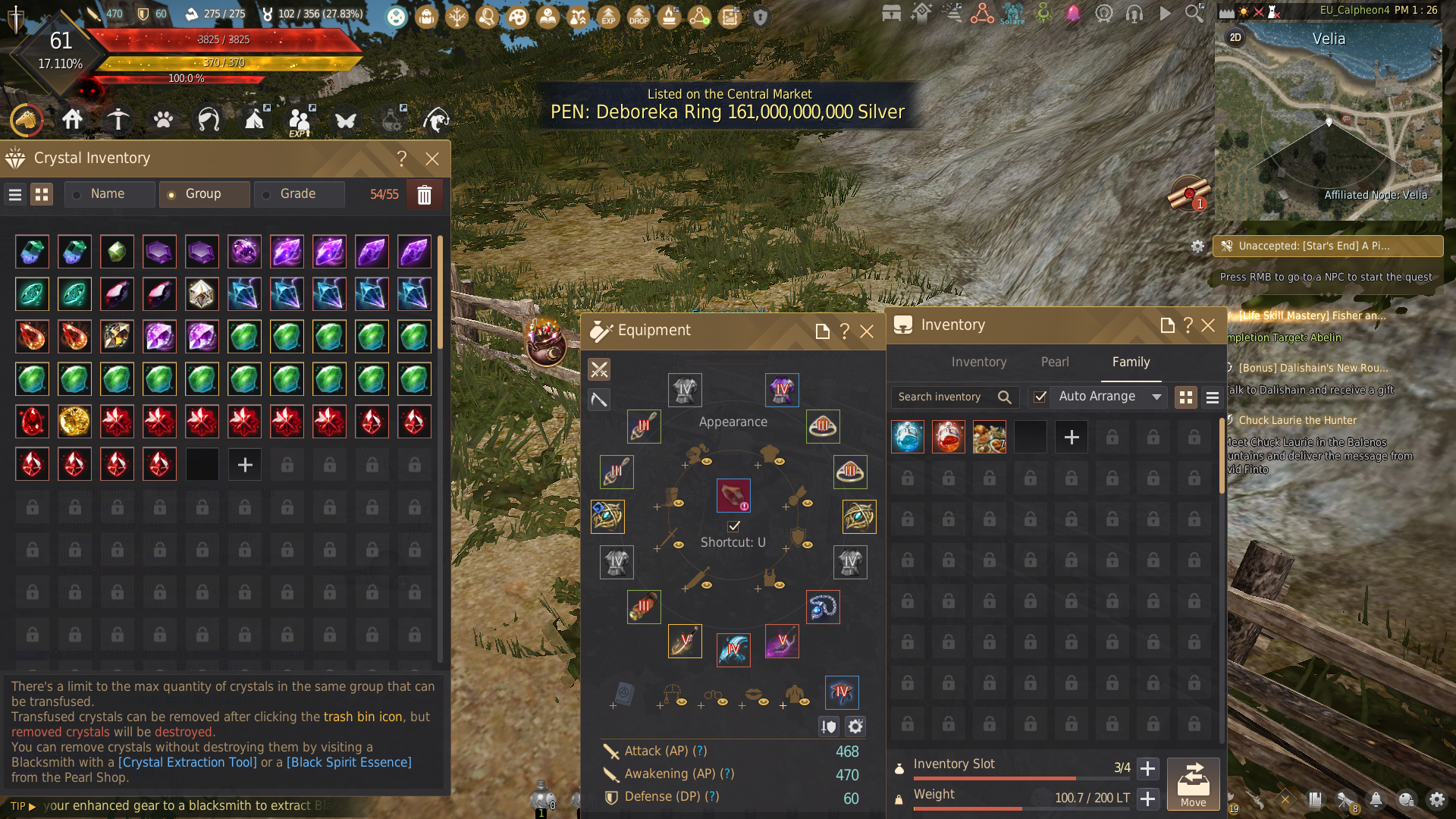Open the Velia minimap
The width and height of the screenshot is (1456, 819).
pos(1329,121)
